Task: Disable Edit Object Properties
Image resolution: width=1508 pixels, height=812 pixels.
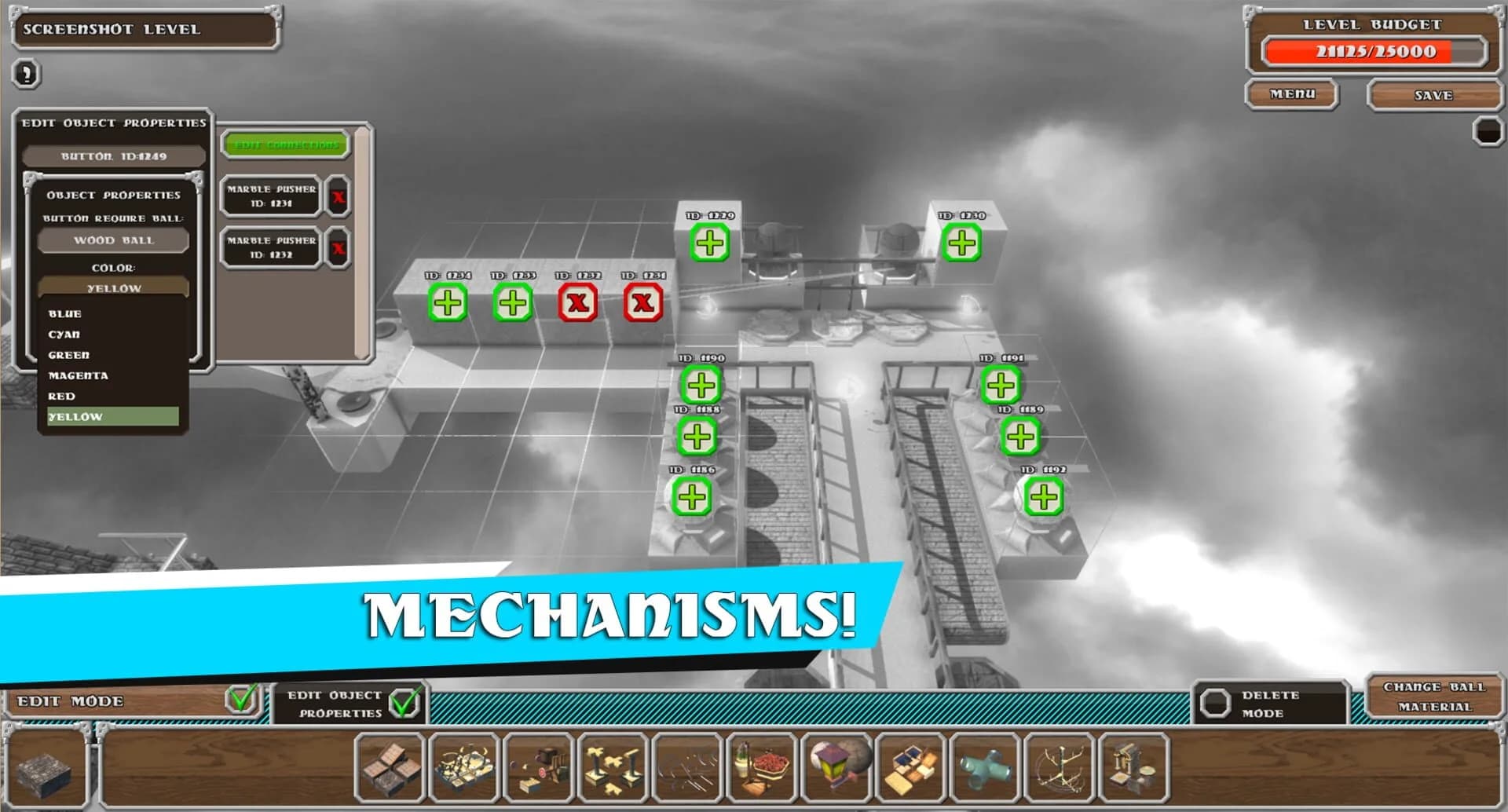Action: tap(404, 702)
